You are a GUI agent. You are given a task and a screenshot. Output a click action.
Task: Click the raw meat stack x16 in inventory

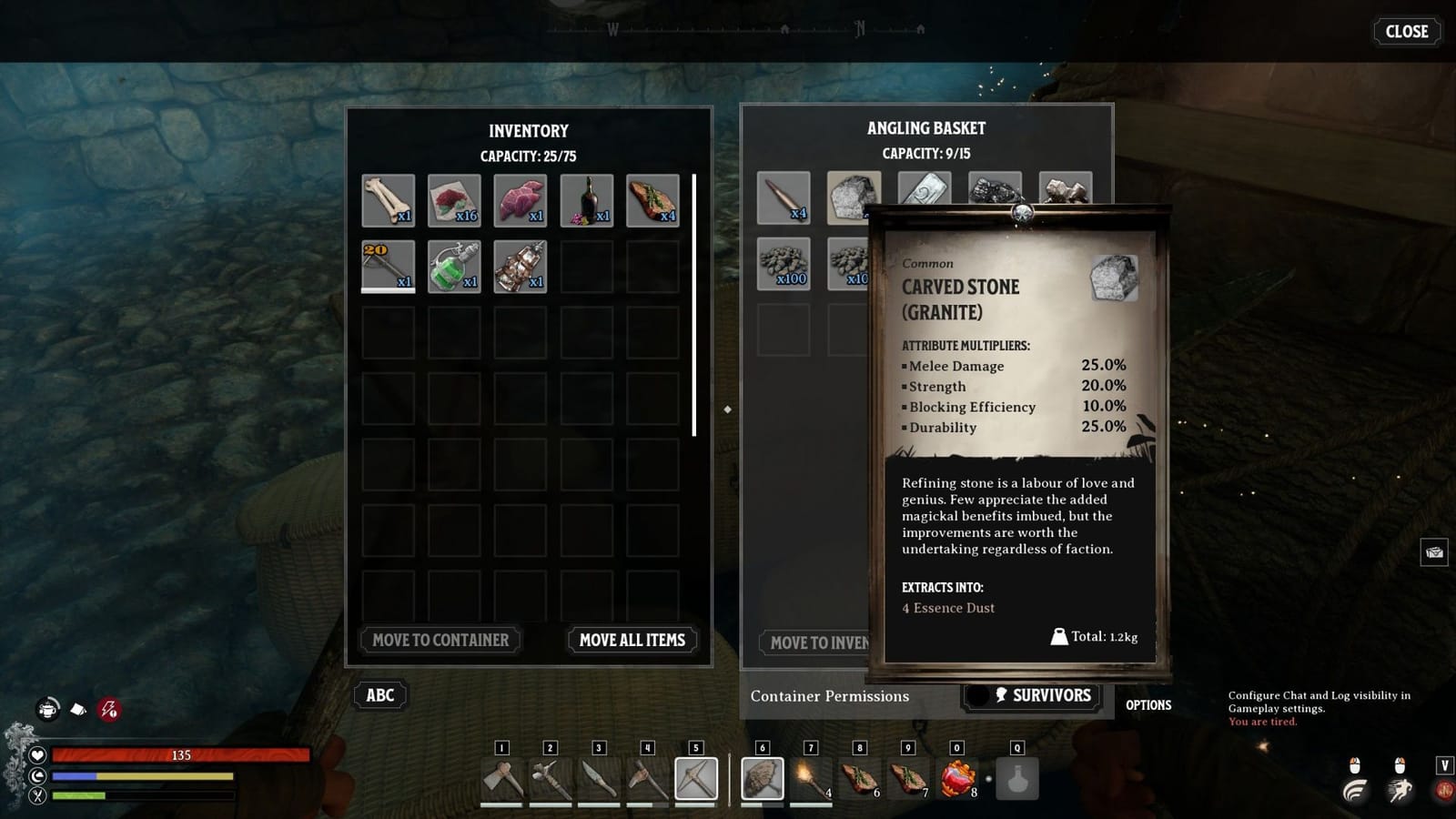454,198
